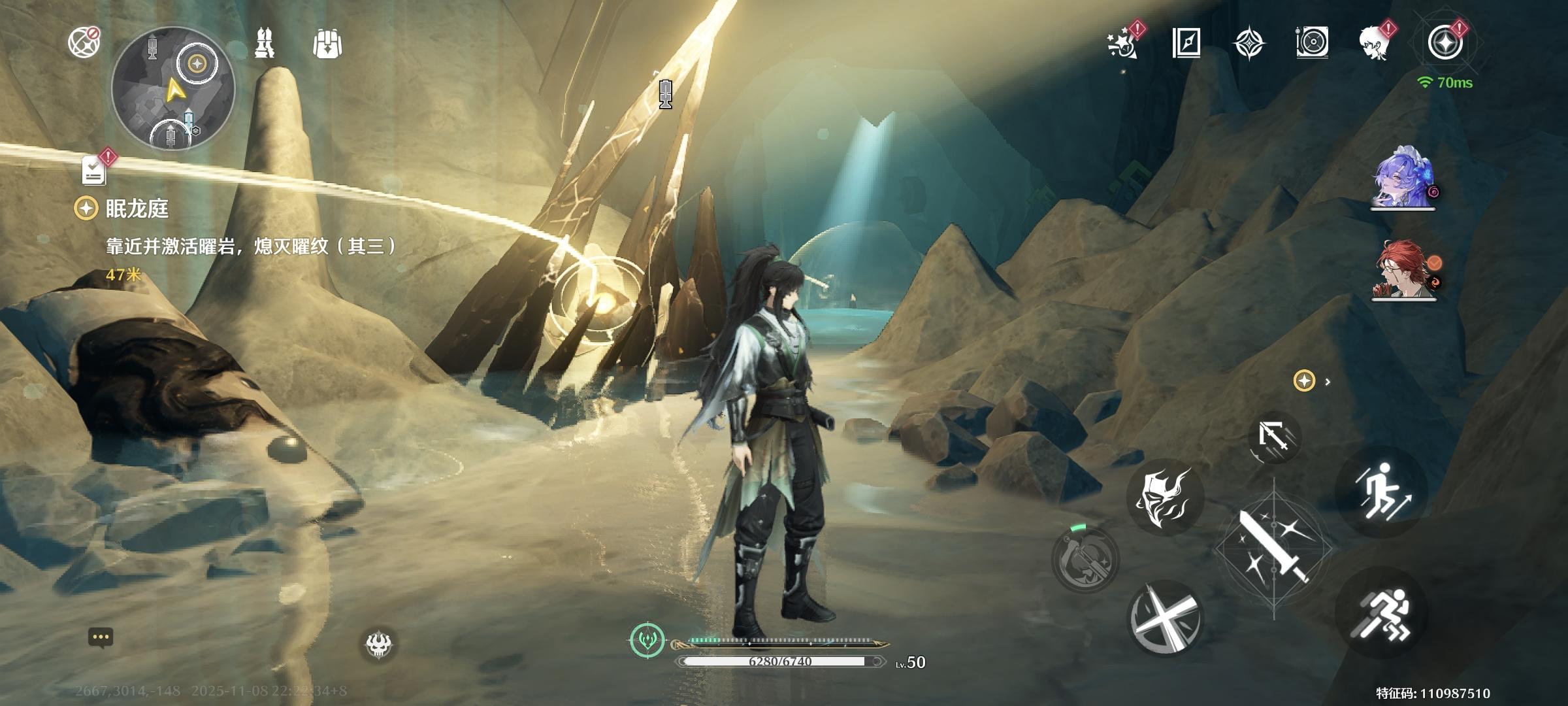Tap the jump figure button
Screen dimensions: 1568x706
[x=1382, y=492]
